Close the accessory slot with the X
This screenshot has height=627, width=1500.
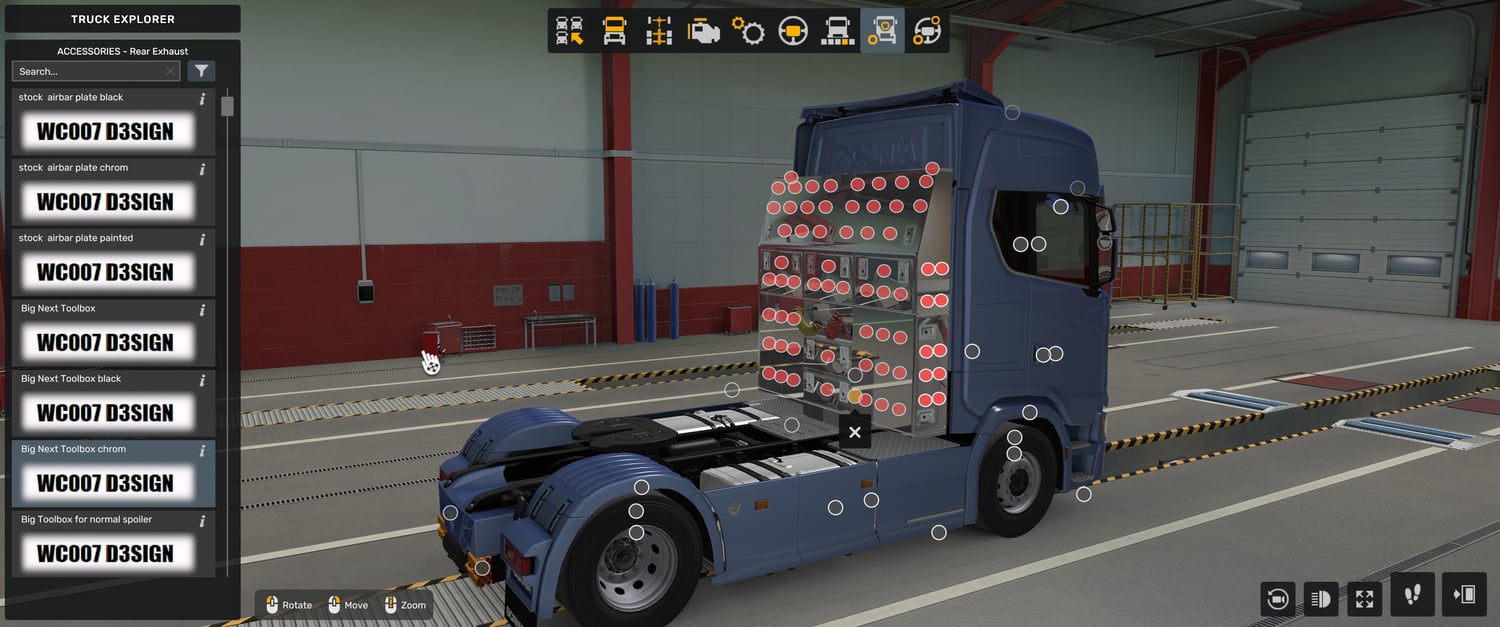click(854, 432)
